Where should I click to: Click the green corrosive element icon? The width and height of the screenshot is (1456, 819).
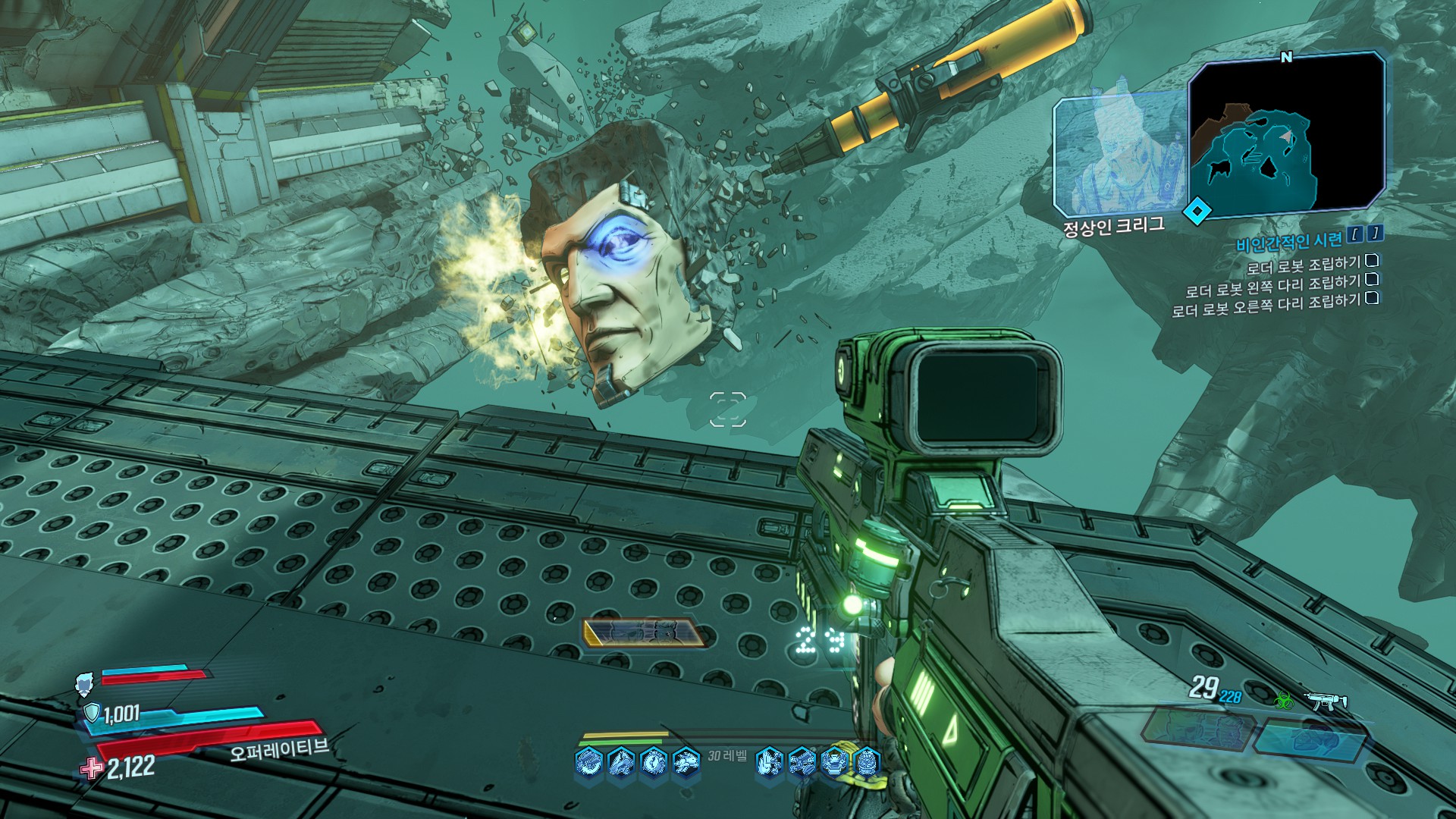click(x=1284, y=699)
